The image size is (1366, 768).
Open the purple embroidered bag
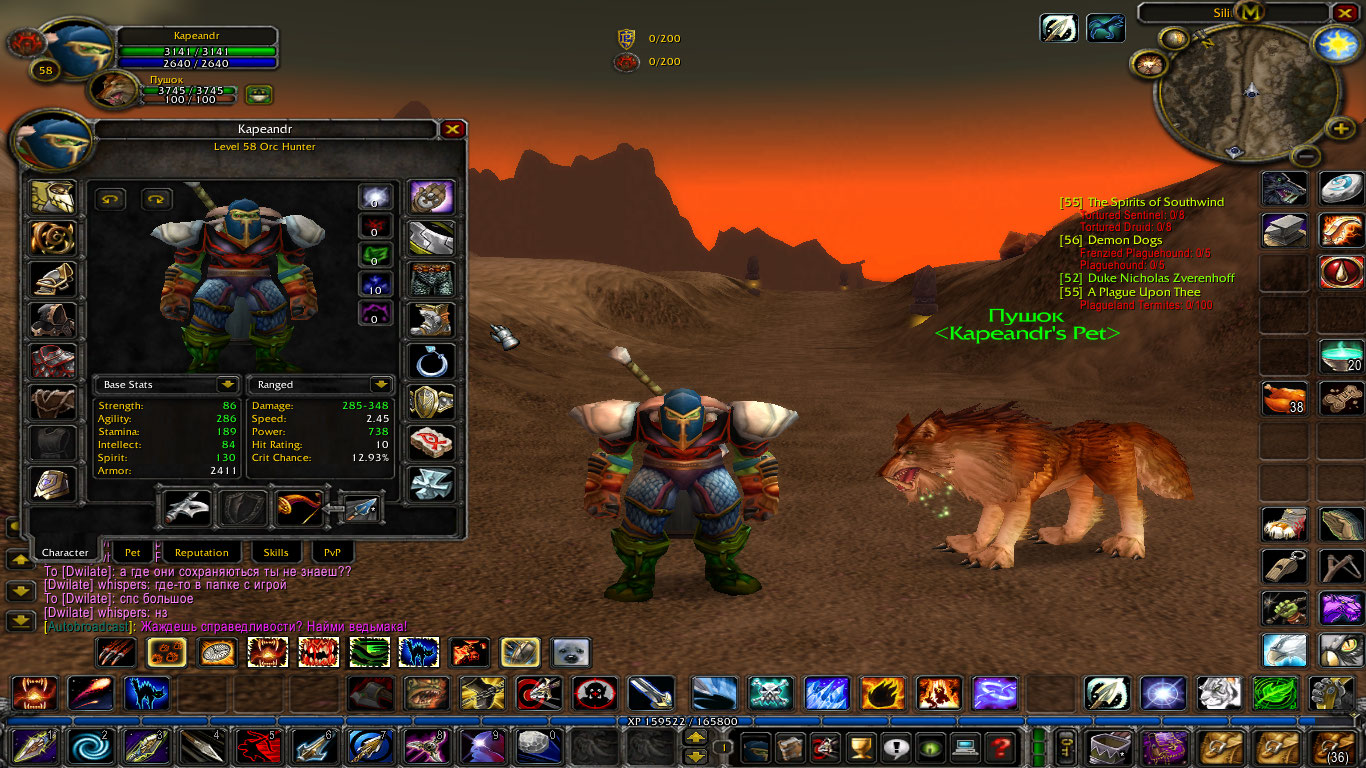tap(1166, 746)
